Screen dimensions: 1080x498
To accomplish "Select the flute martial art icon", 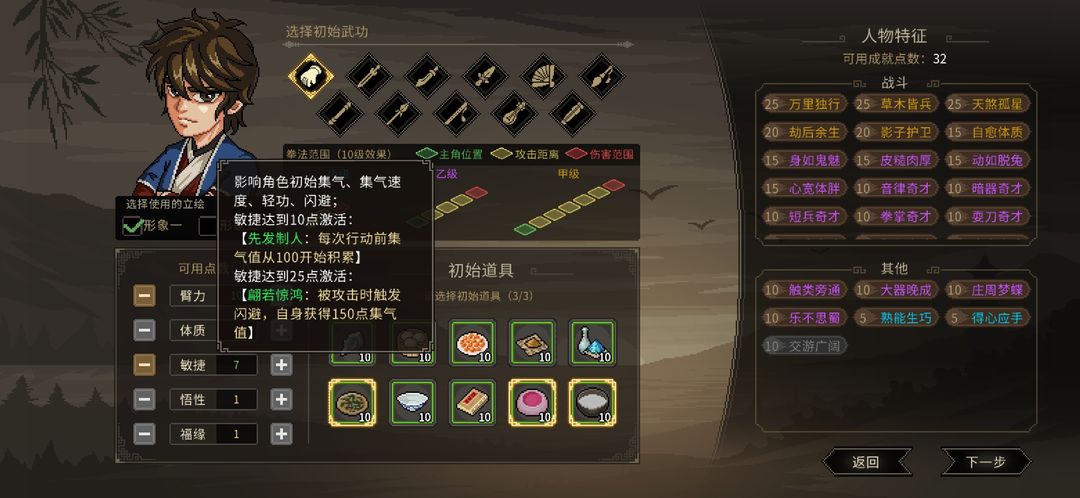I will point(455,111).
